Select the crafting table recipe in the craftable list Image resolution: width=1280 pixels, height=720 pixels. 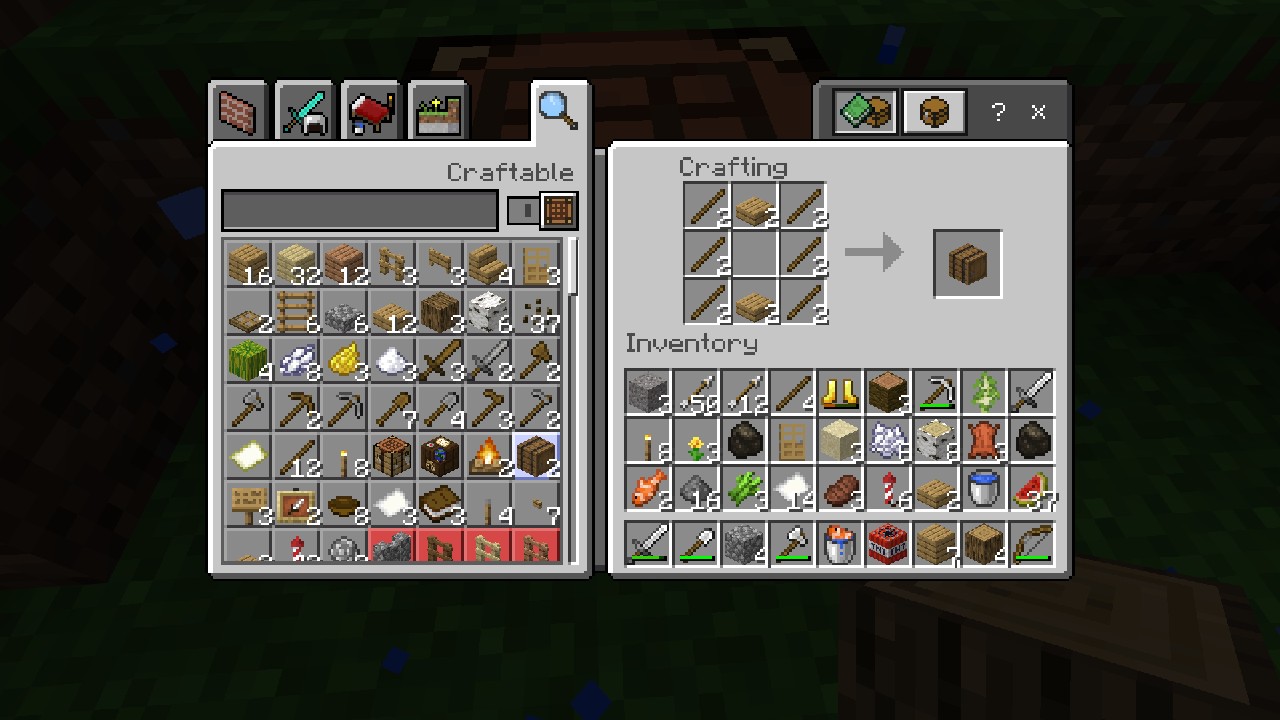tap(391, 455)
